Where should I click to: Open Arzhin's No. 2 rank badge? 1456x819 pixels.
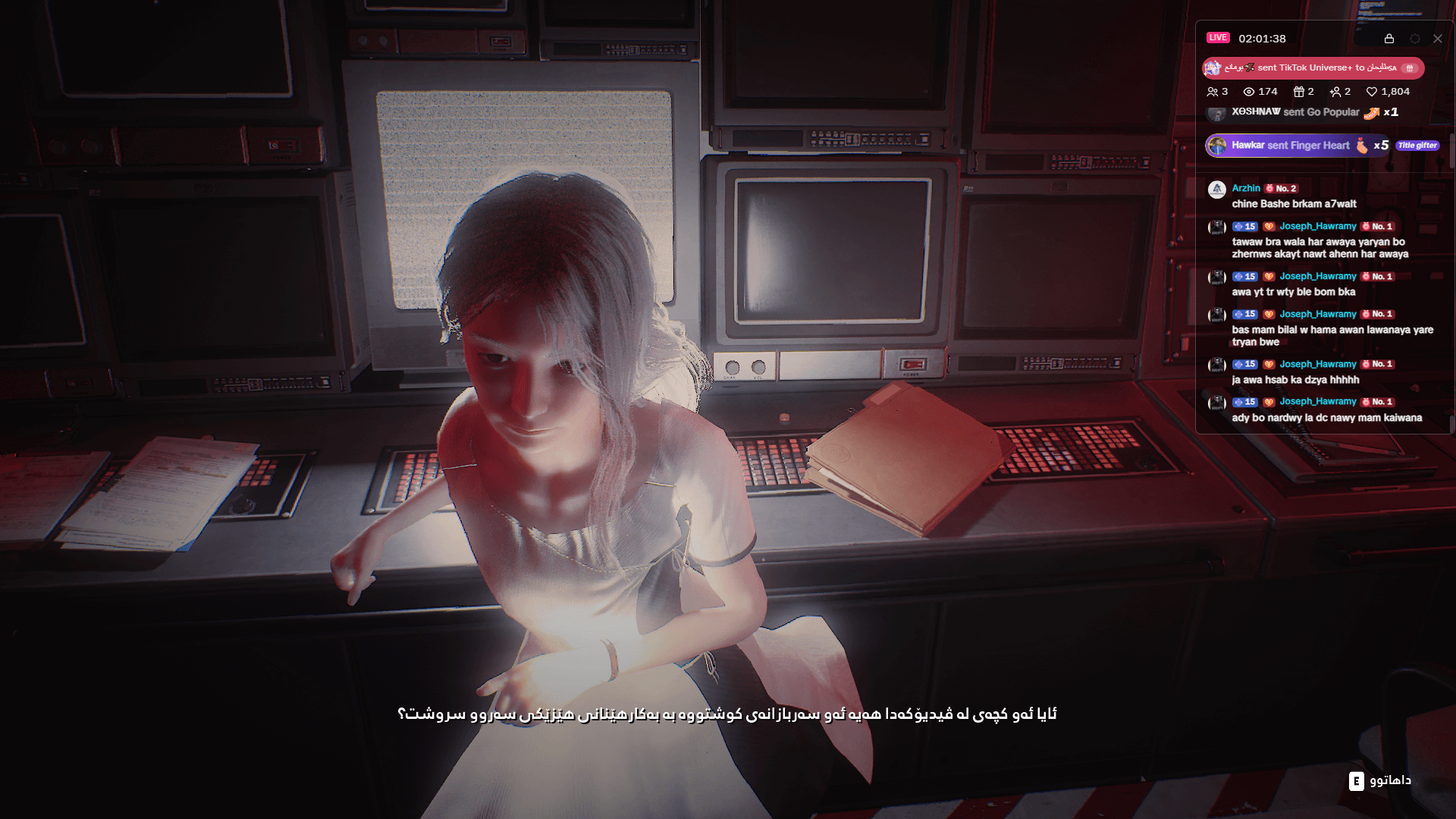pos(1282,188)
